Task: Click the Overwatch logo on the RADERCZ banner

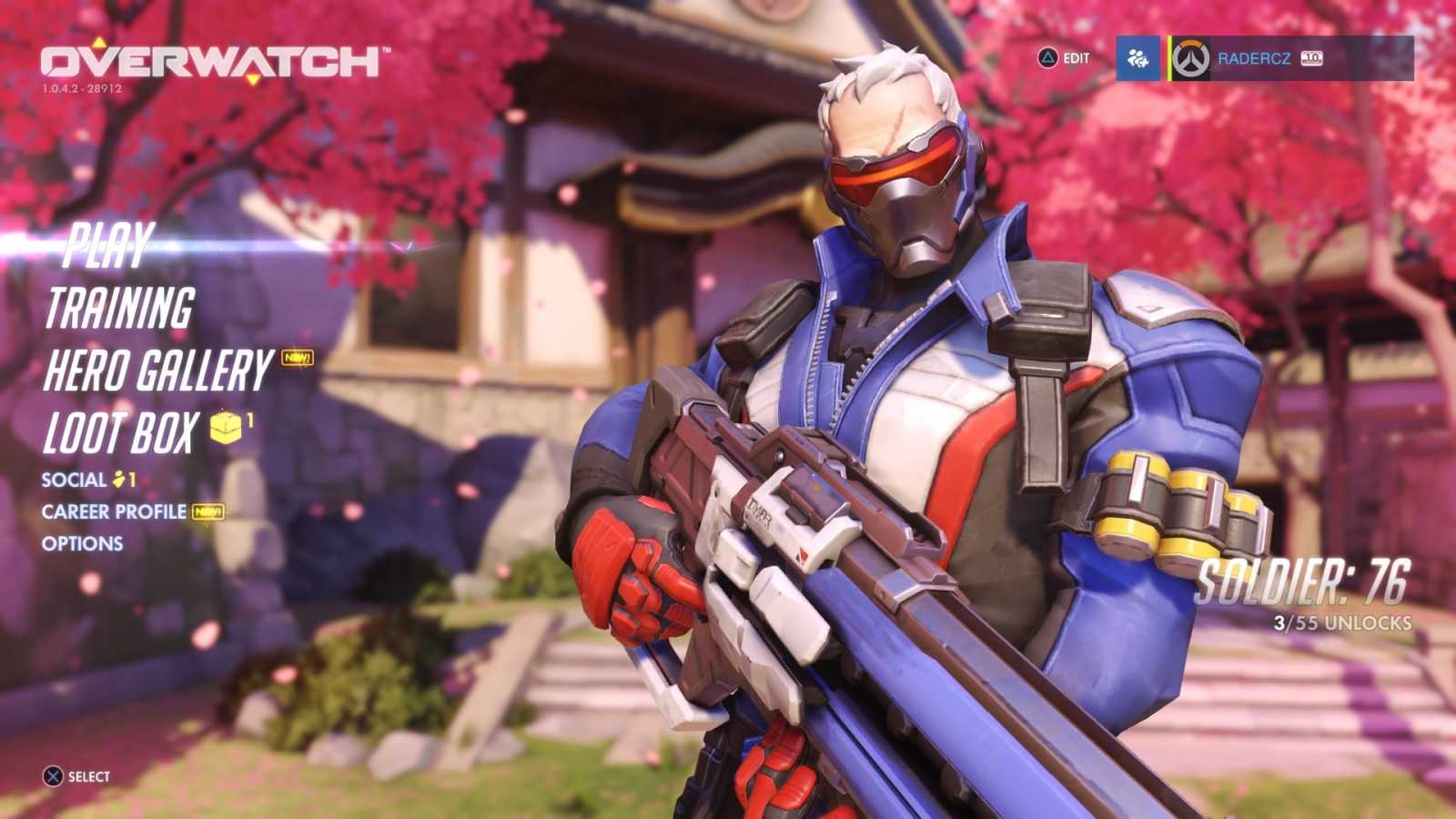Action: coord(1192,56)
